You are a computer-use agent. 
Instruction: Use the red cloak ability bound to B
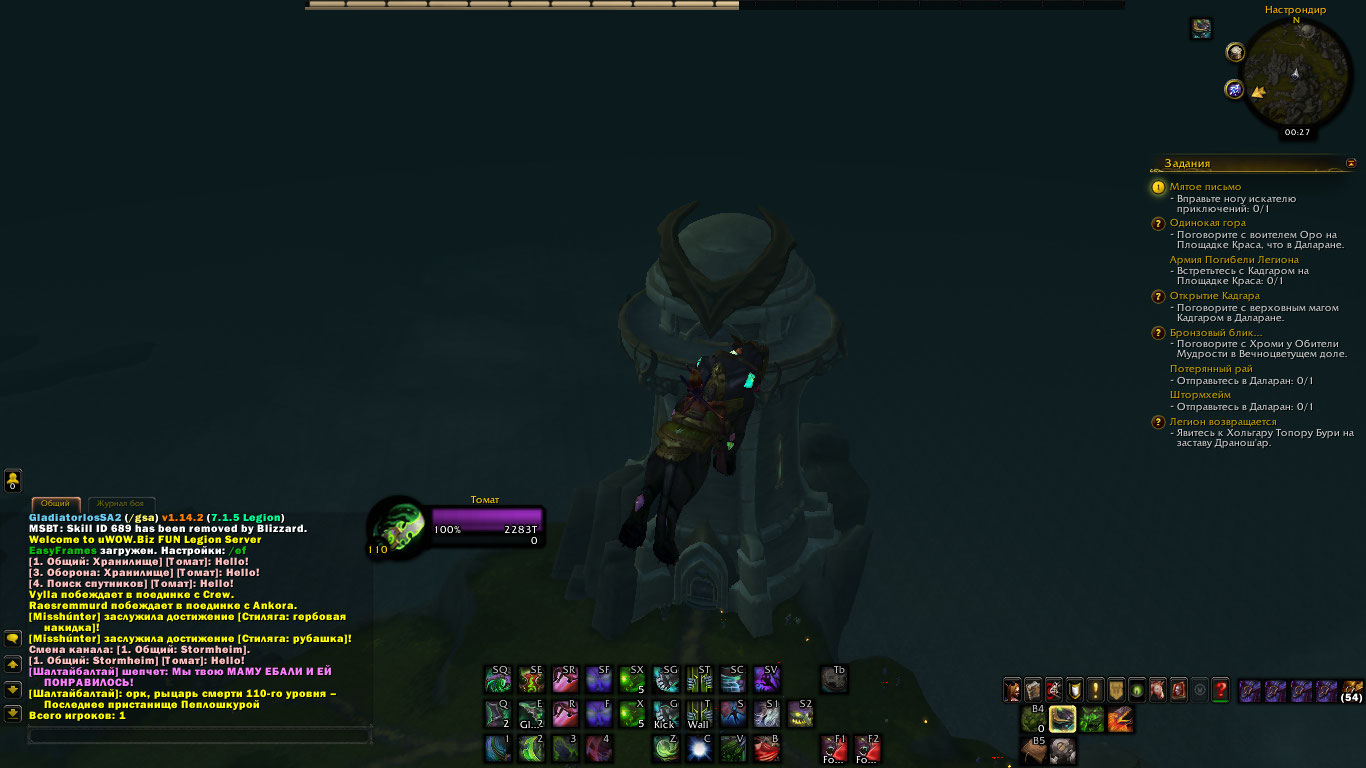point(767,748)
